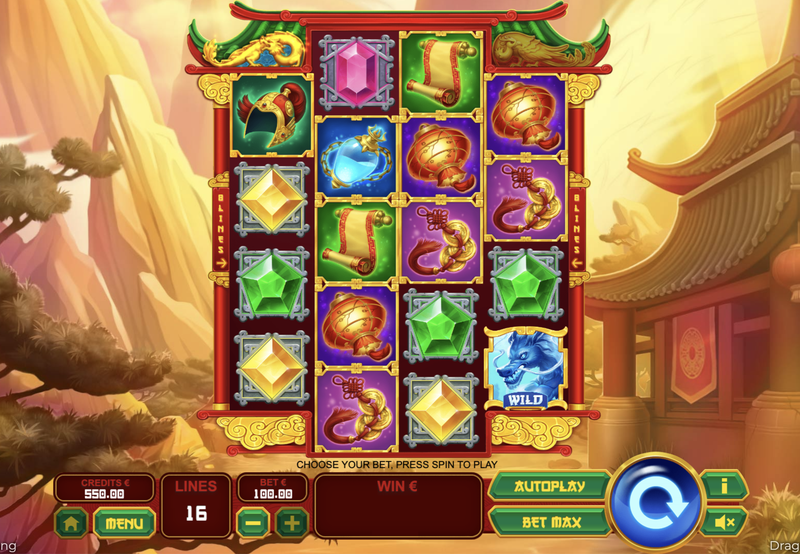Select the Bet Max button
Screen dimensions: 800x554
(x=549, y=521)
